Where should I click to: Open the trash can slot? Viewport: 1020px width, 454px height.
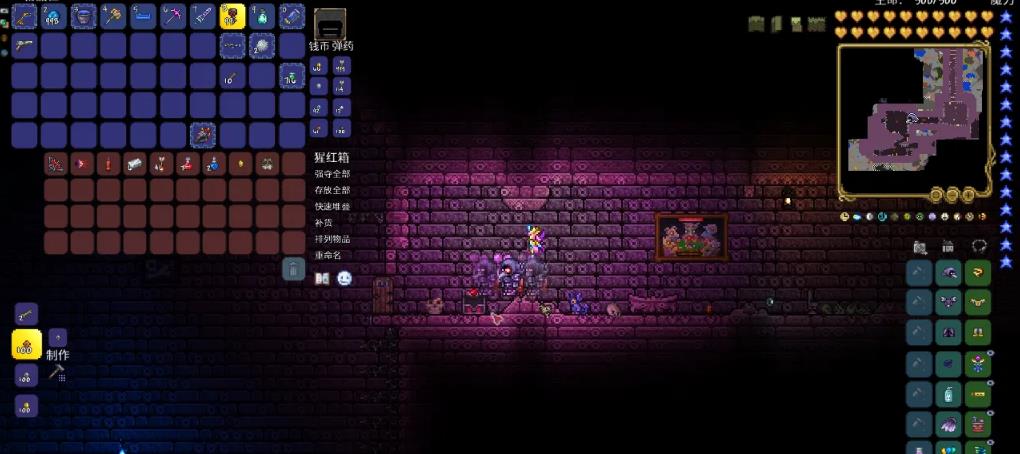click(x=292, y=268)
